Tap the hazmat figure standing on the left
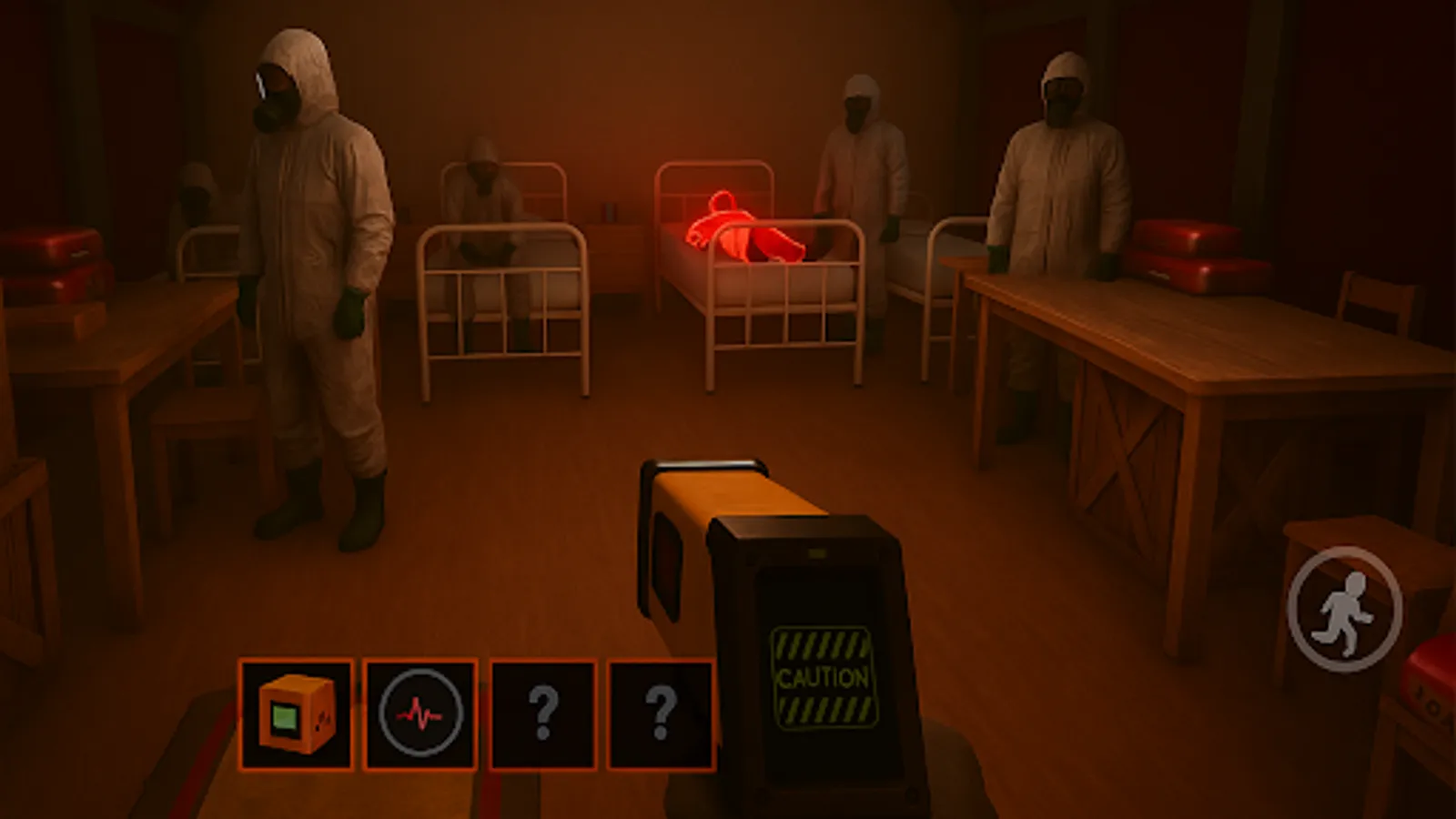This screenshot has width=1456, height=819. click(309, 273)
